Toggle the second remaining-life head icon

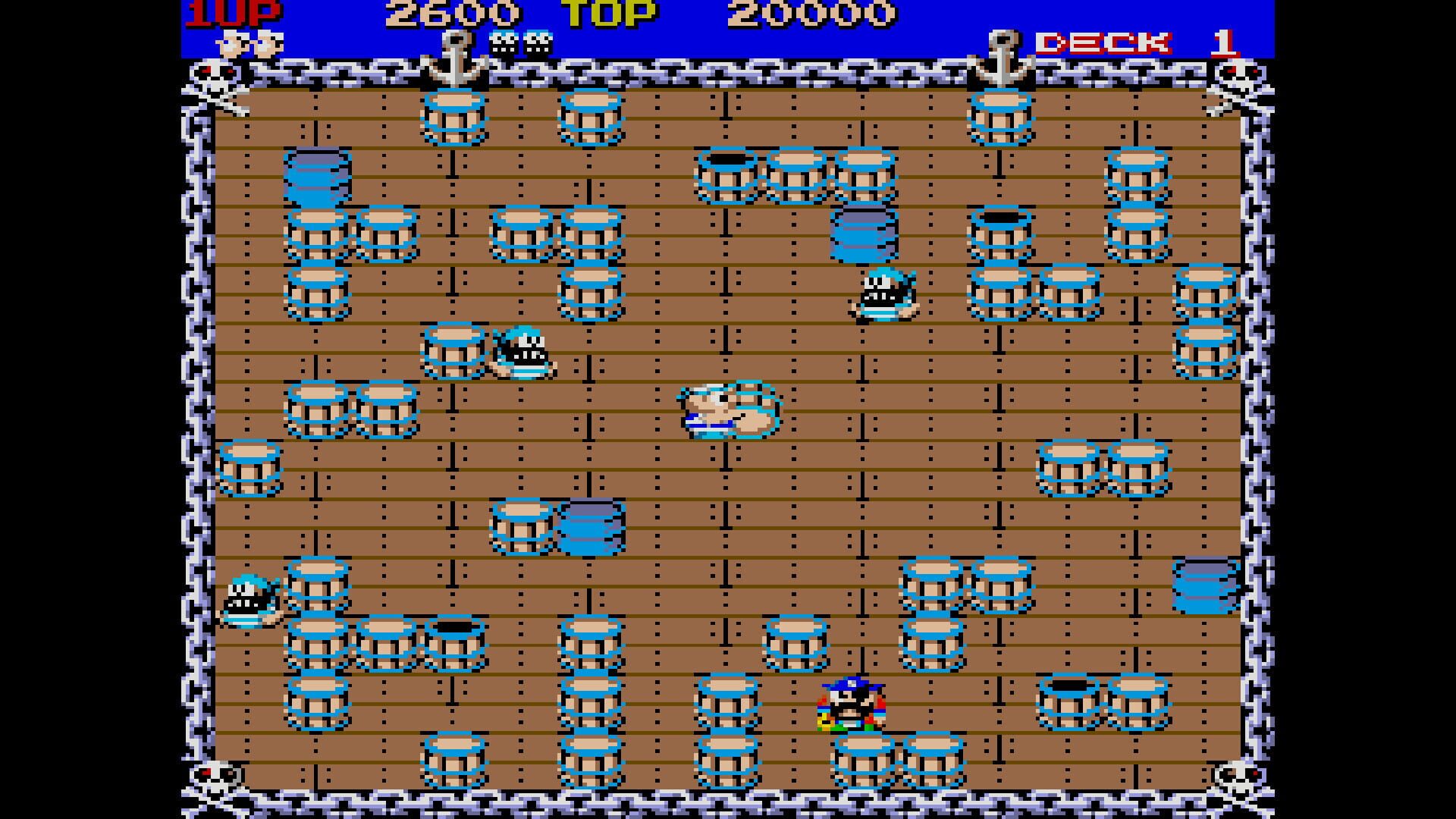(x=265, y=43)
